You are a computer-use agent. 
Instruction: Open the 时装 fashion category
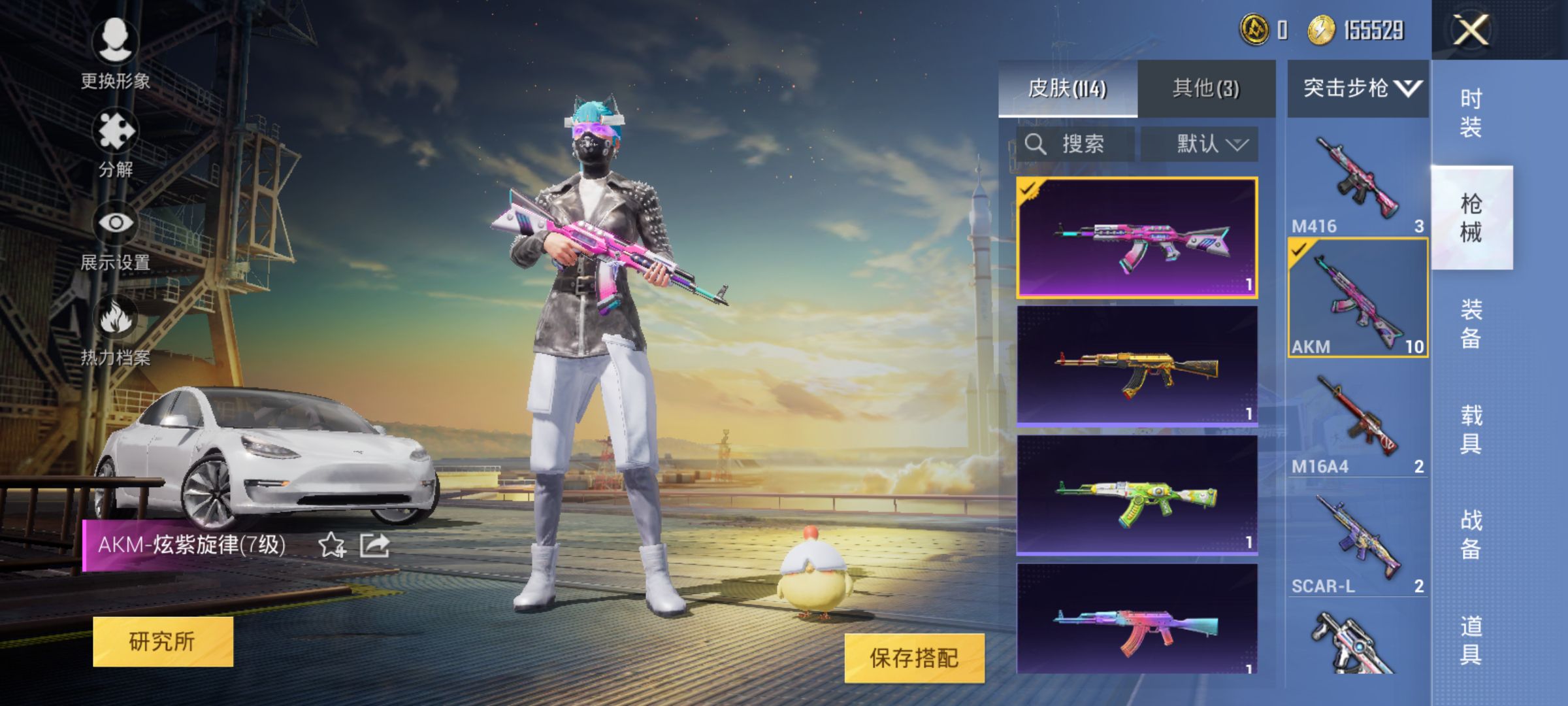tap(1471, 112)
